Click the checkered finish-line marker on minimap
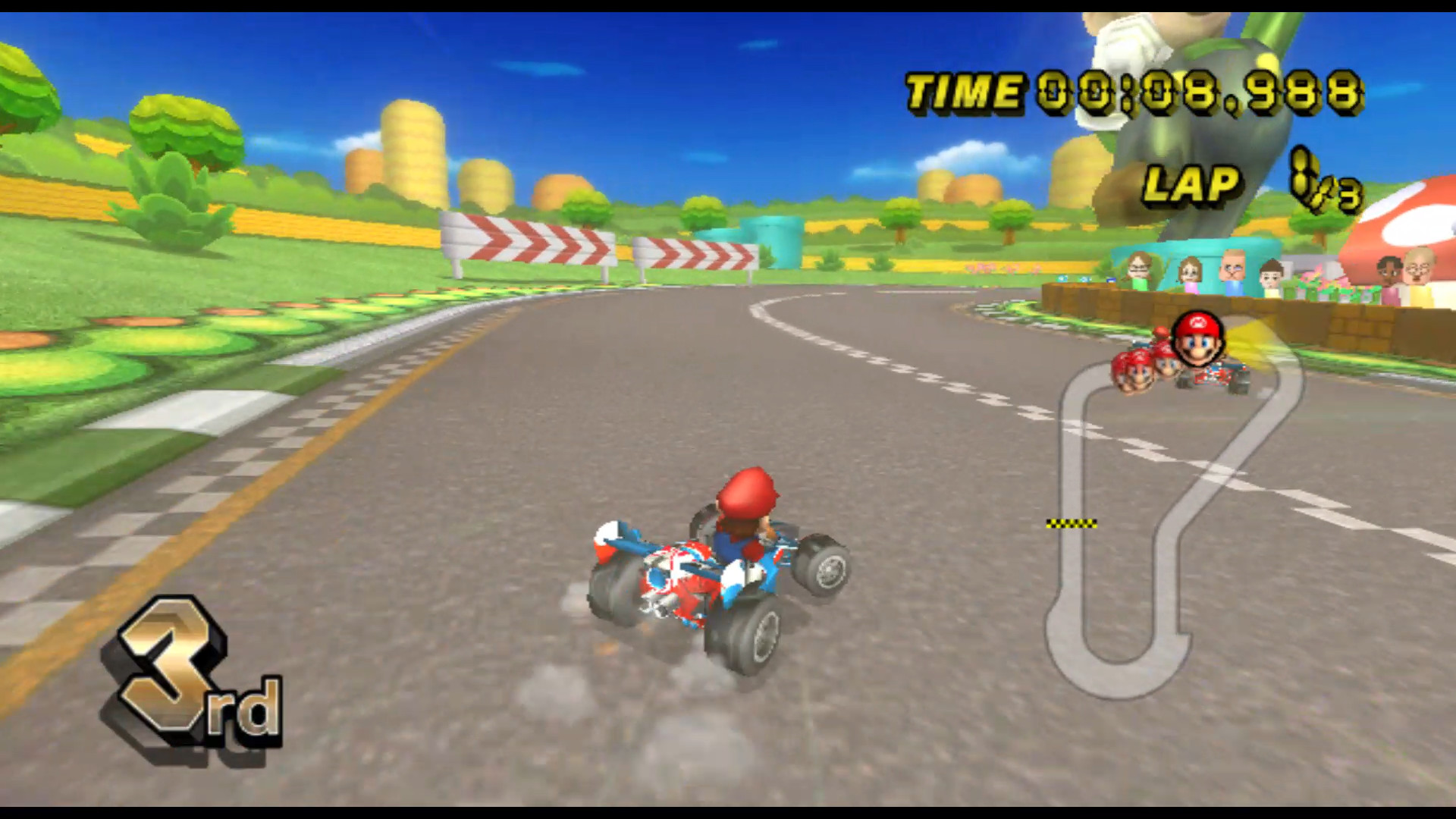Screen dimensions: 1456x819 pyautogui.click(x=1072, y=523)
